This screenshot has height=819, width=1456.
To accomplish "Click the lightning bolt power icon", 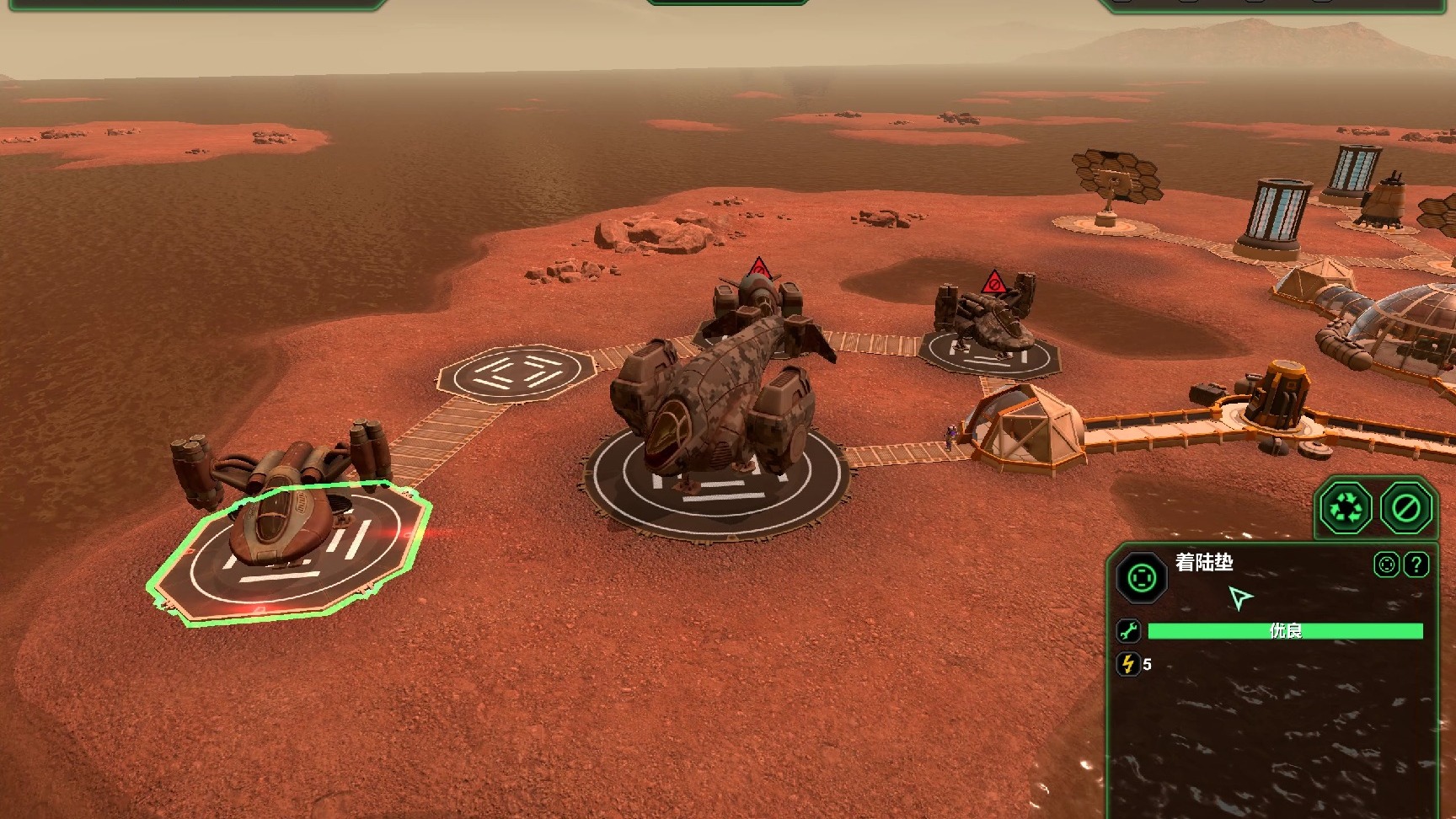I will pos(1128,664).
